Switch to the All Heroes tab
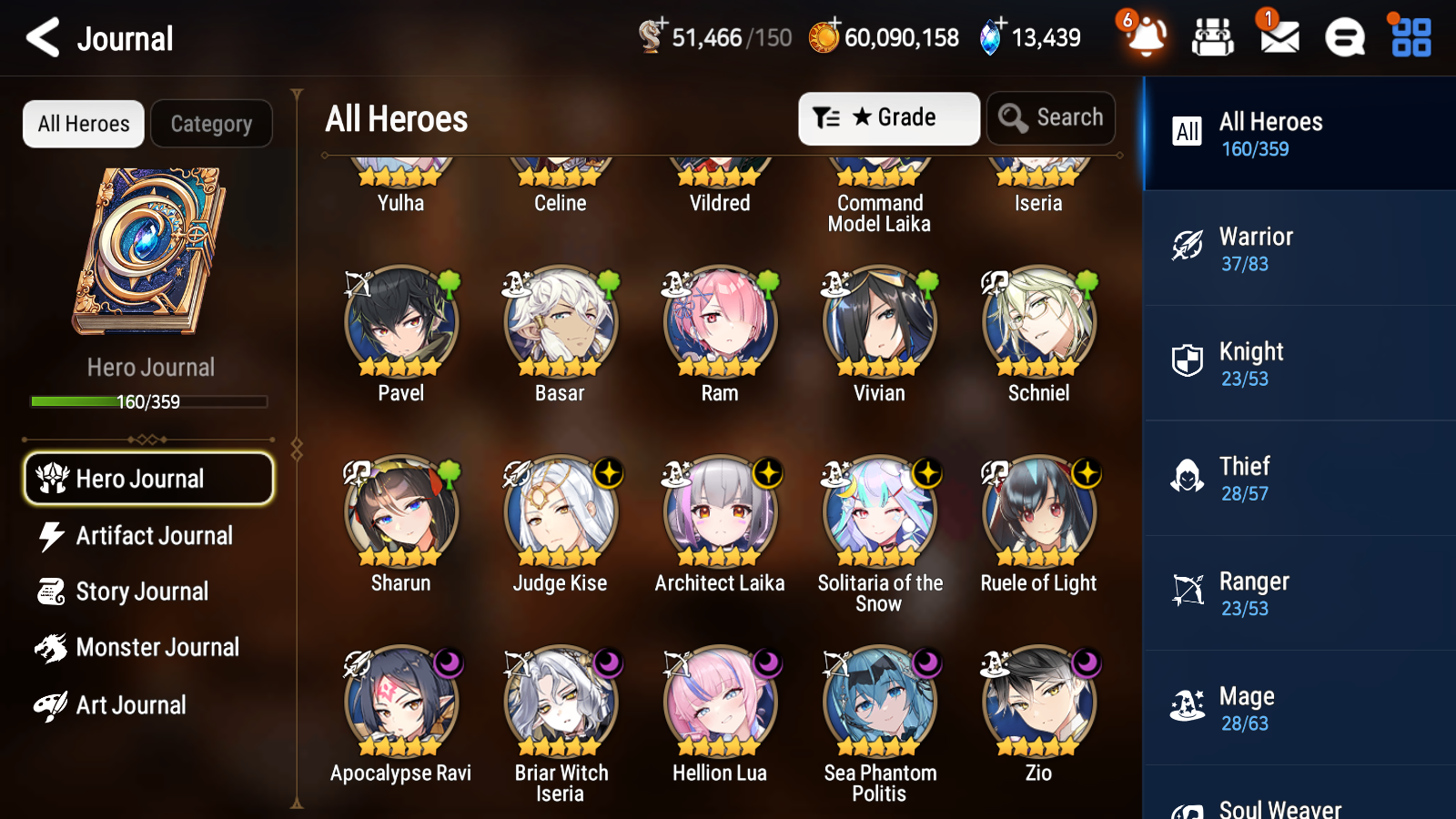The image size is (1456, 819). point(83,124)
